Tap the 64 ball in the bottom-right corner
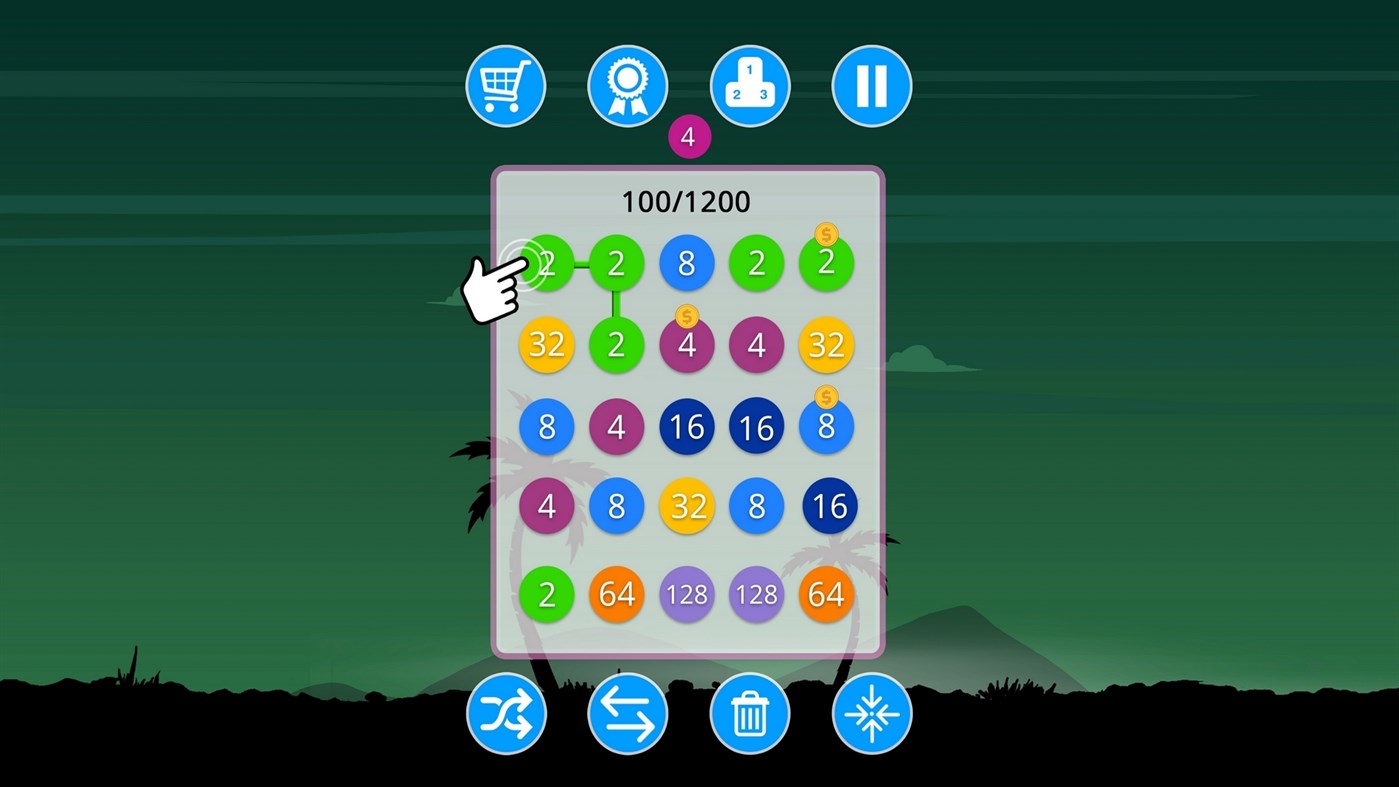1399x787 pixels. [826, 594]
